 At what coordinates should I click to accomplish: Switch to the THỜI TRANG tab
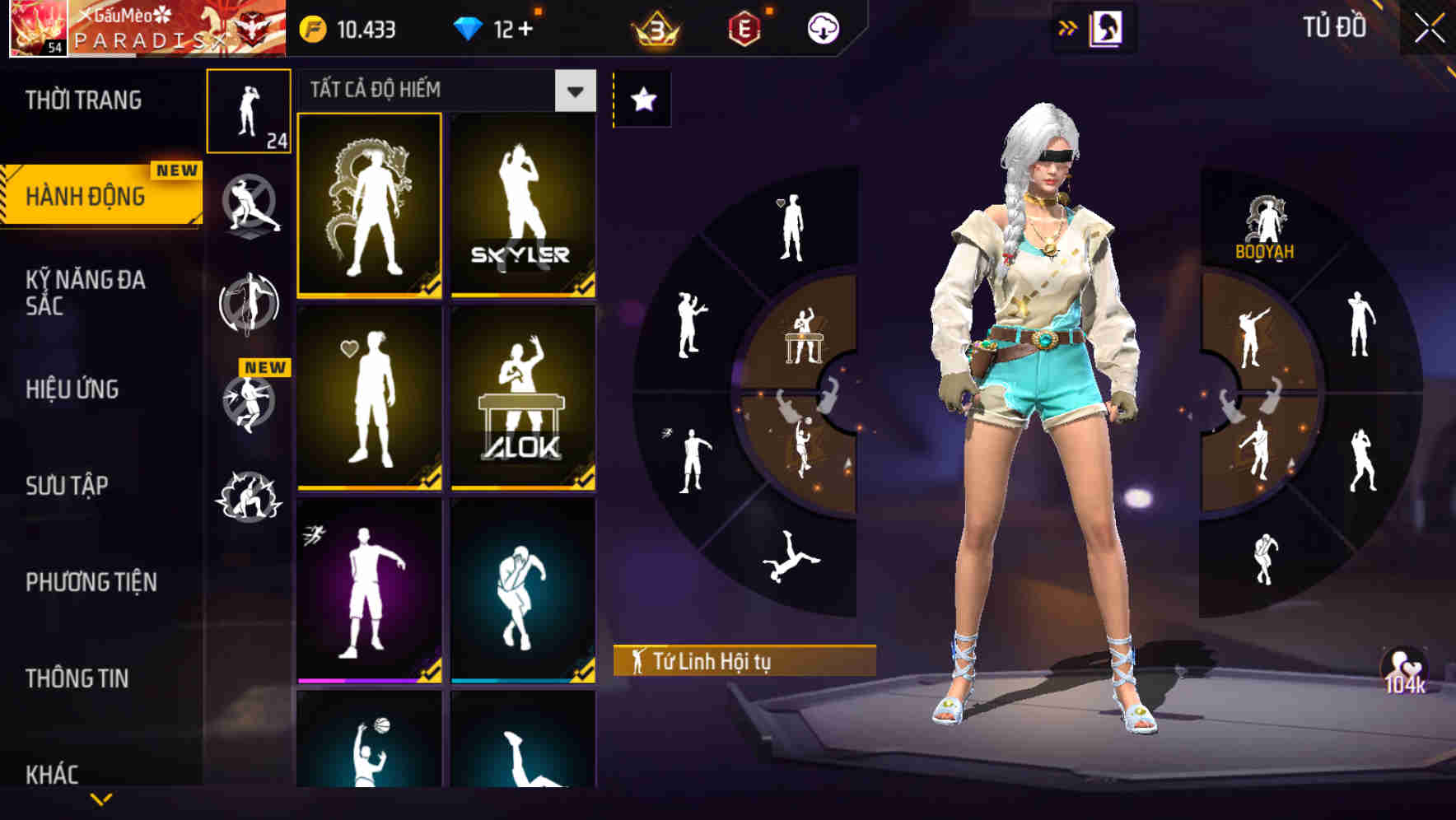pos(82,99)
